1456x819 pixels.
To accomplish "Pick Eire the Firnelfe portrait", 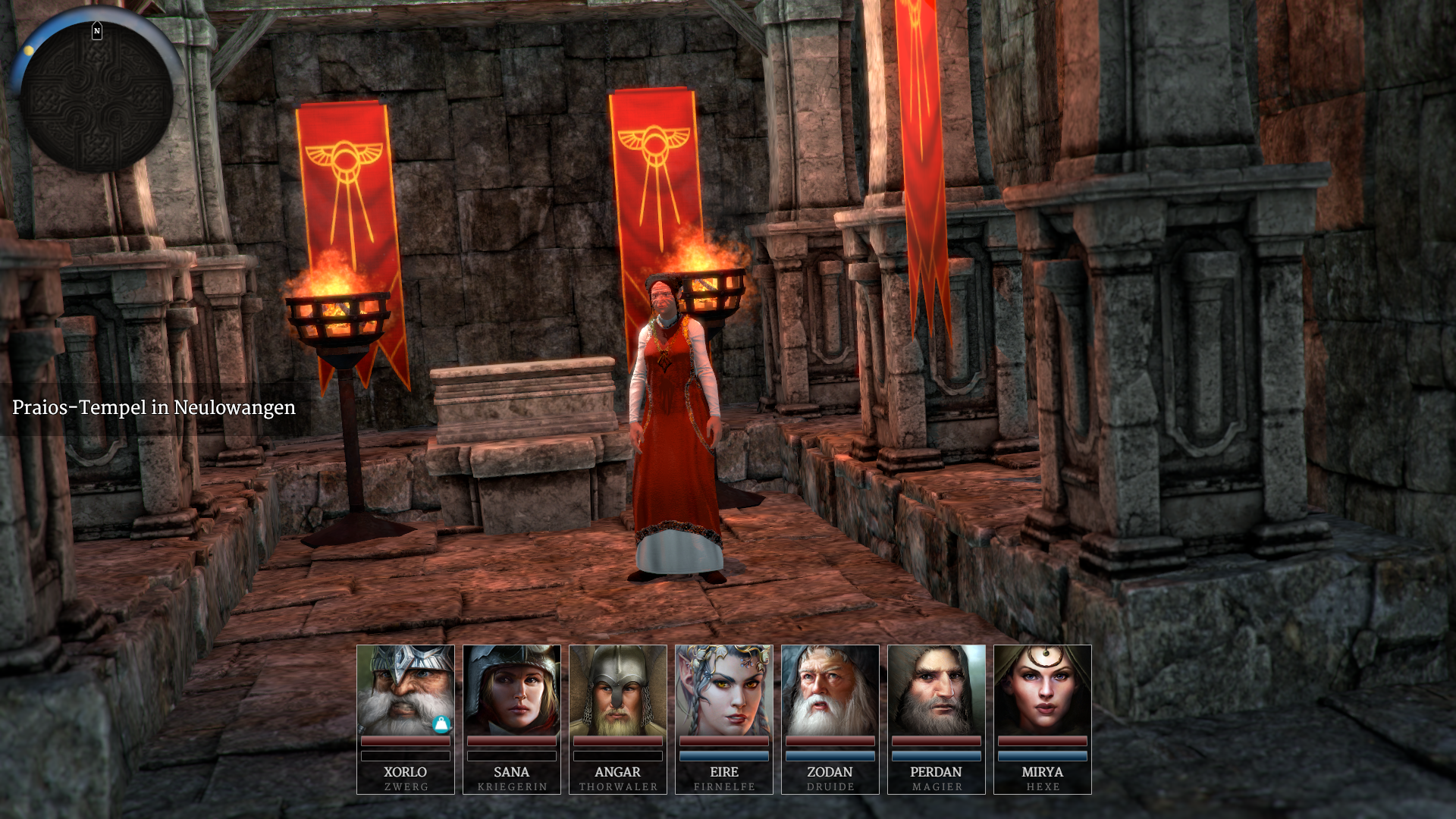I will pos(724,690).
